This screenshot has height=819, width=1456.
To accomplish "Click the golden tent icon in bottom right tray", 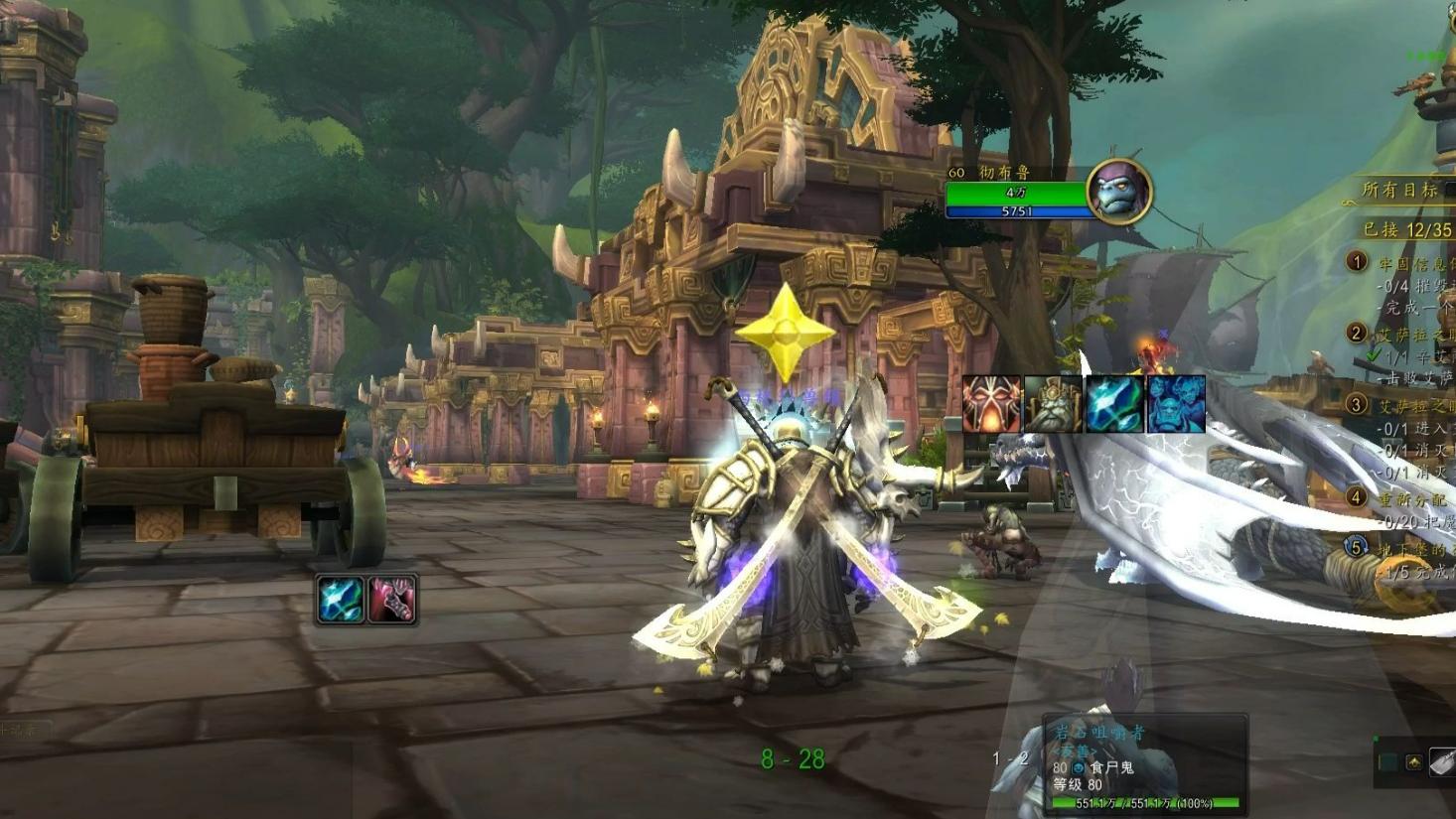I will 1413,761.
